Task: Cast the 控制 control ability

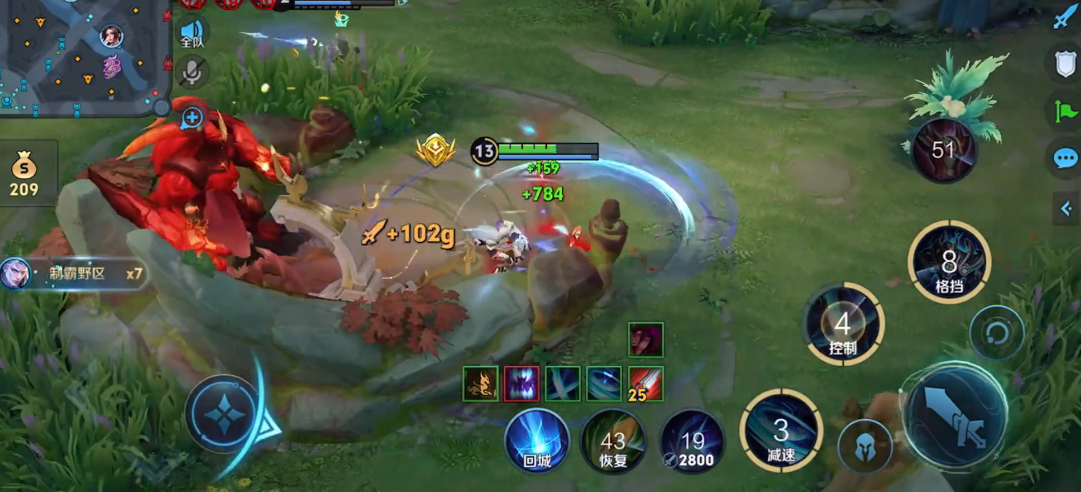Action: (x=843, y=325)
